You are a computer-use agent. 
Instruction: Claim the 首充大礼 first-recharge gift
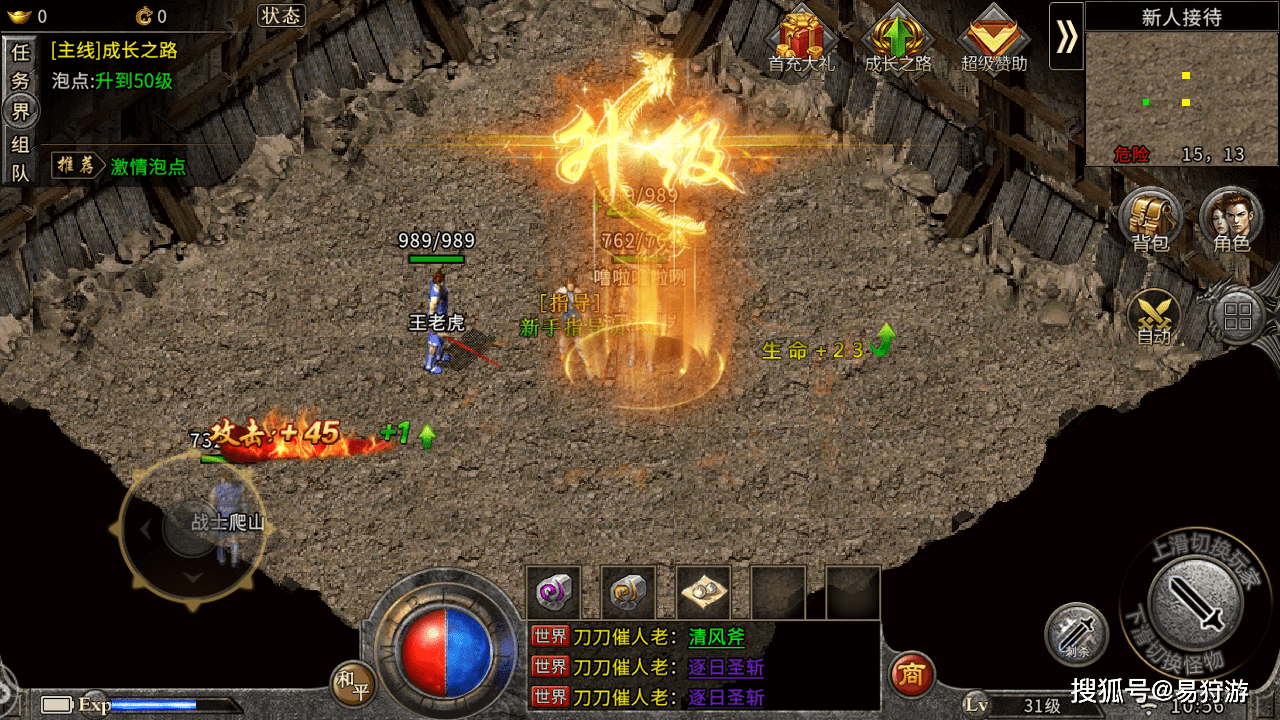coord(801,40)
